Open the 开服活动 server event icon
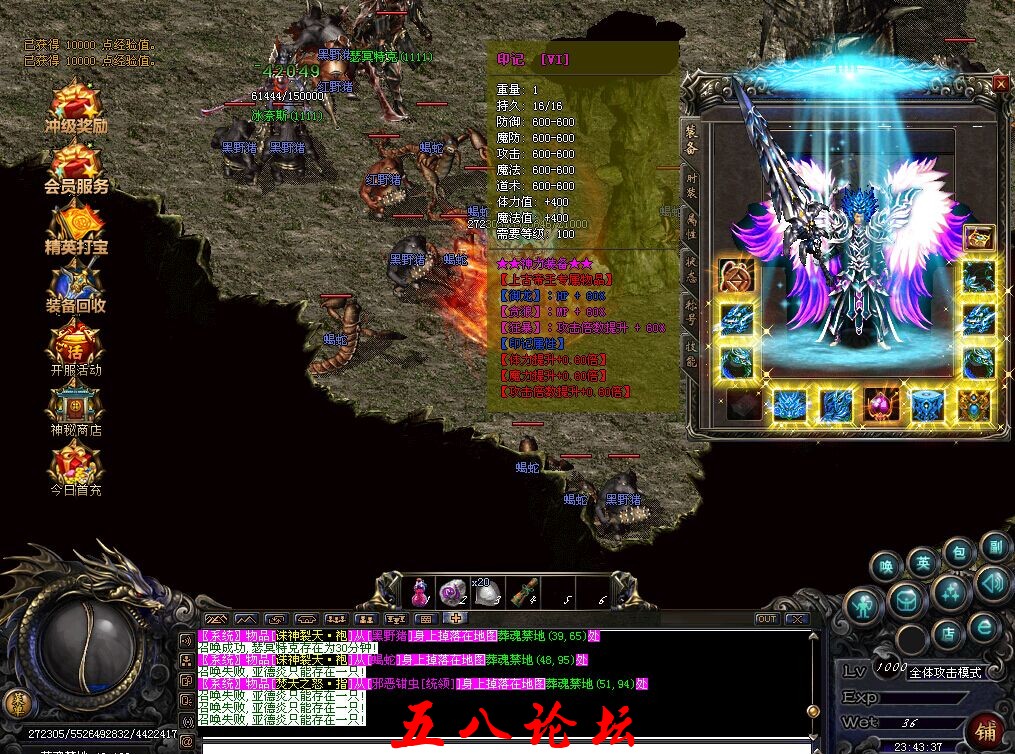The height and width of the screenshot is (754, 1015). pos(76,349)
